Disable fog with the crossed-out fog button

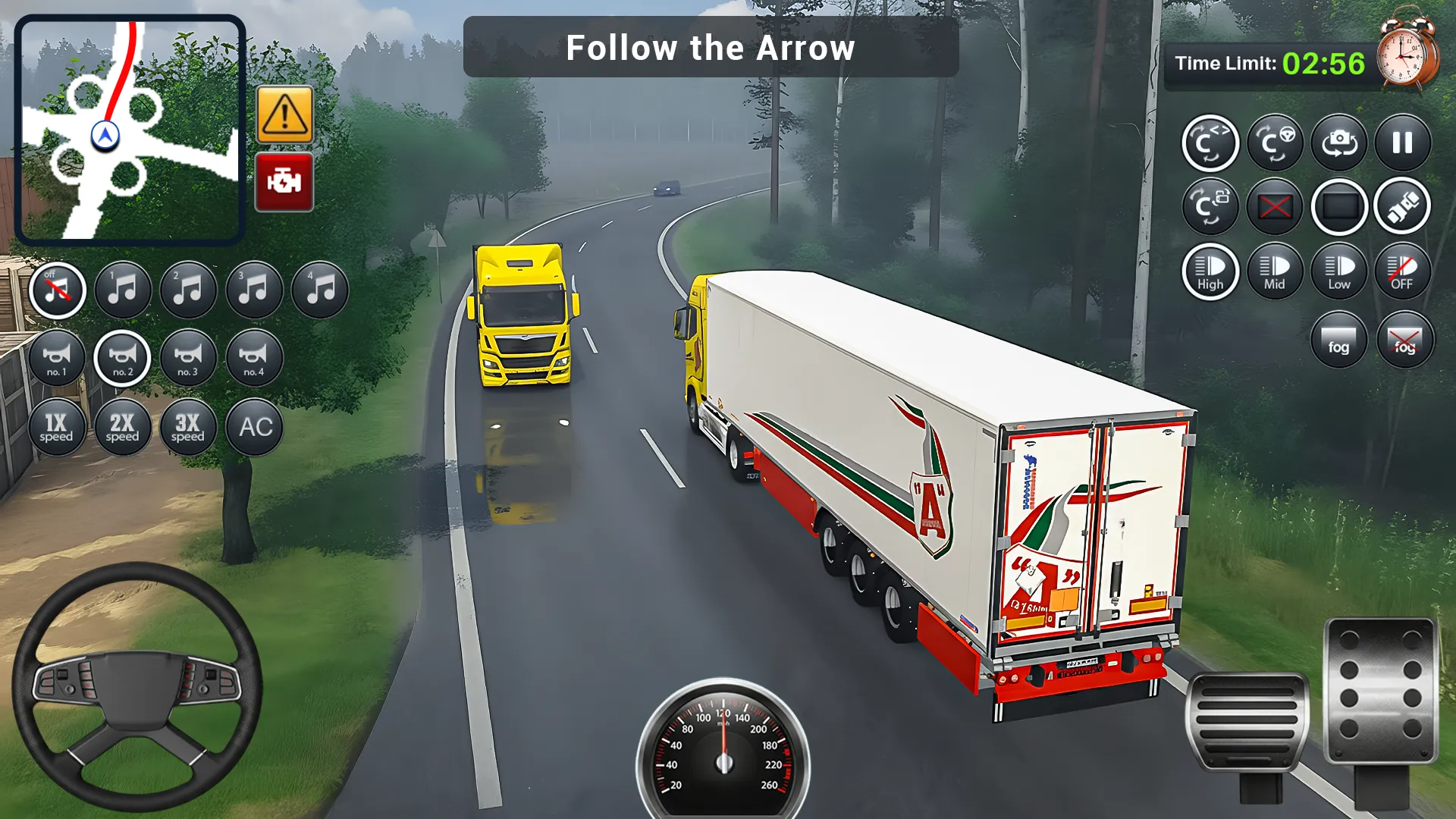coord(1404,340)
